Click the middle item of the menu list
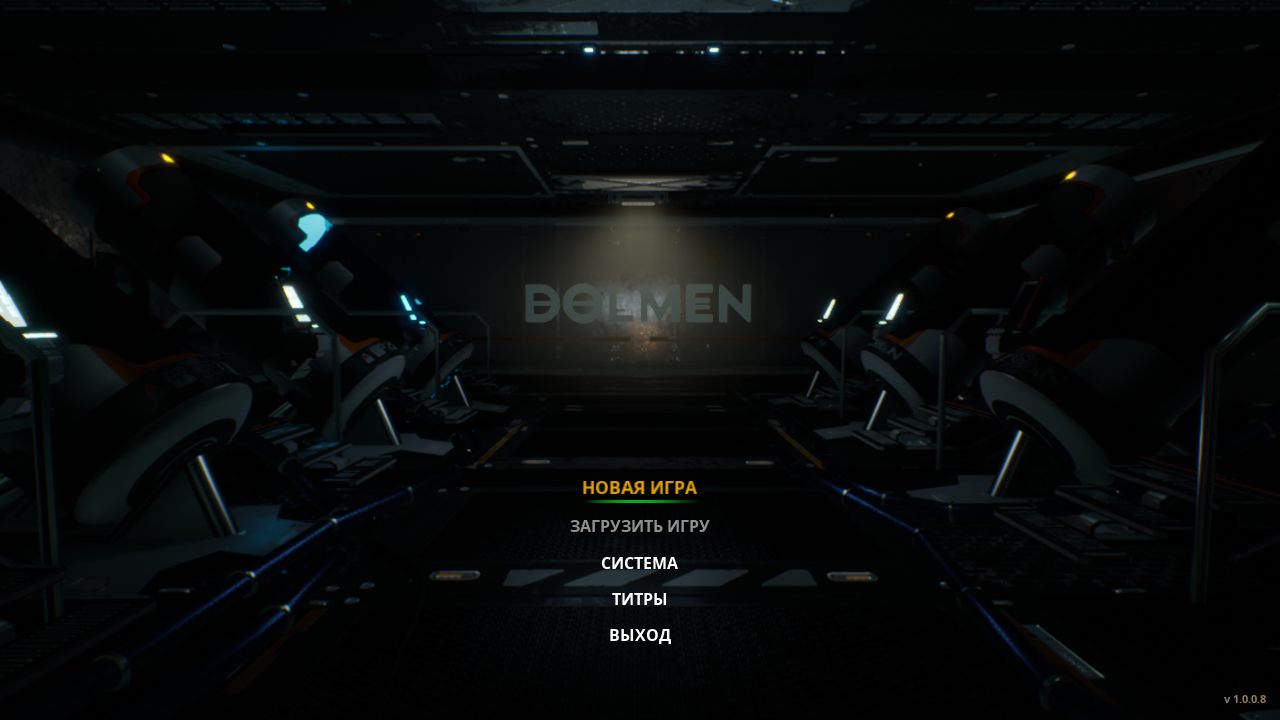This screenshot has width=1280, height=720. pyautogui.click(x=638, y=563)
